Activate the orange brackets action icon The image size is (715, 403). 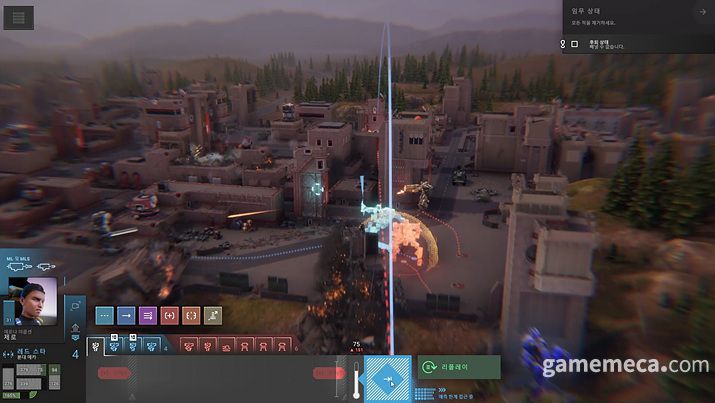(x=191, y=315)
